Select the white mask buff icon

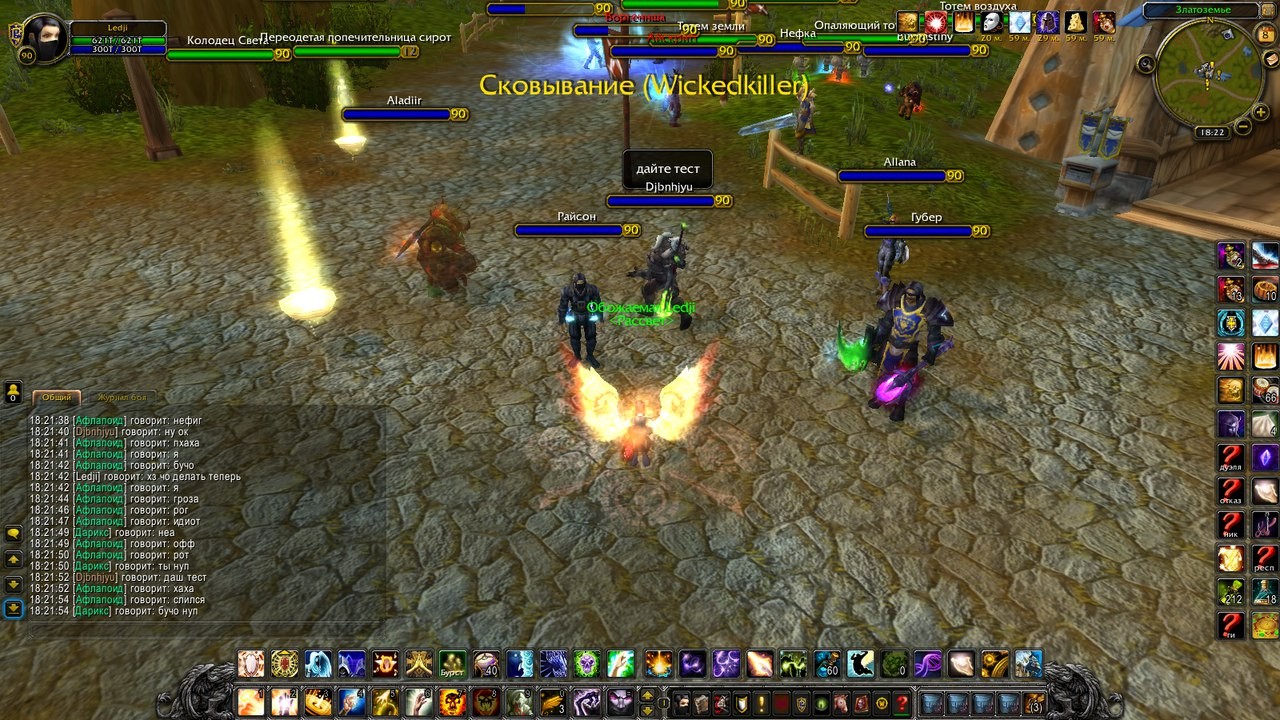(991, 23)
